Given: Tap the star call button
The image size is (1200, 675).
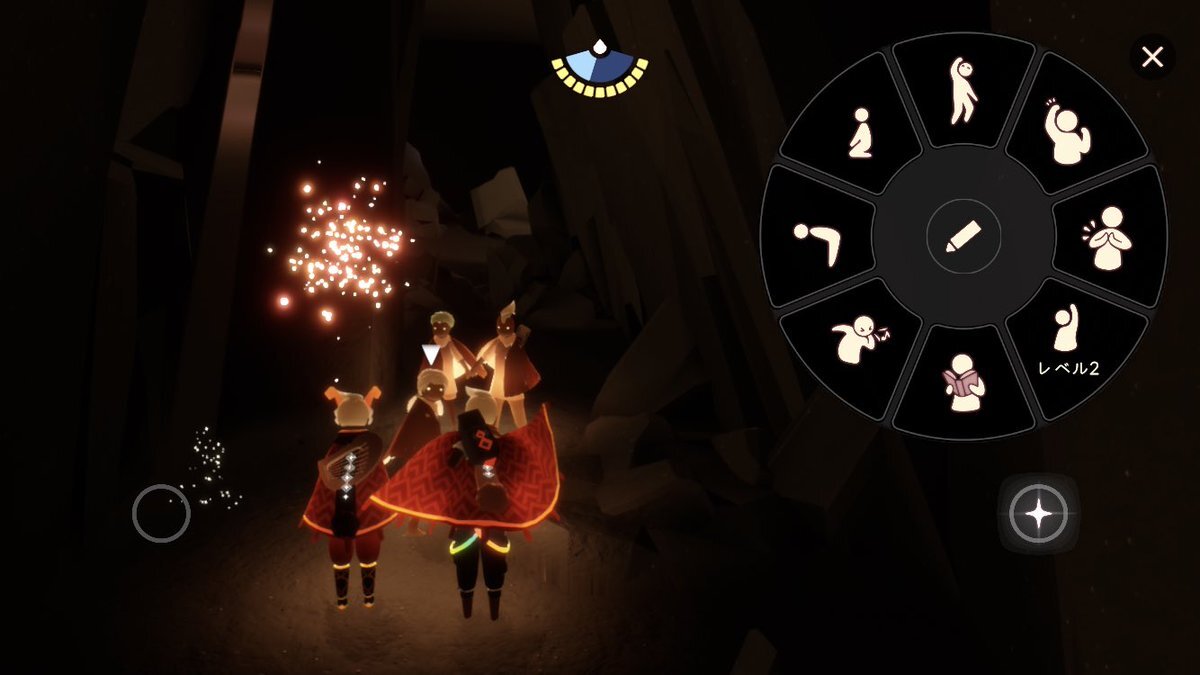Looking at the screenshot, I should [x=1038, y=514].
